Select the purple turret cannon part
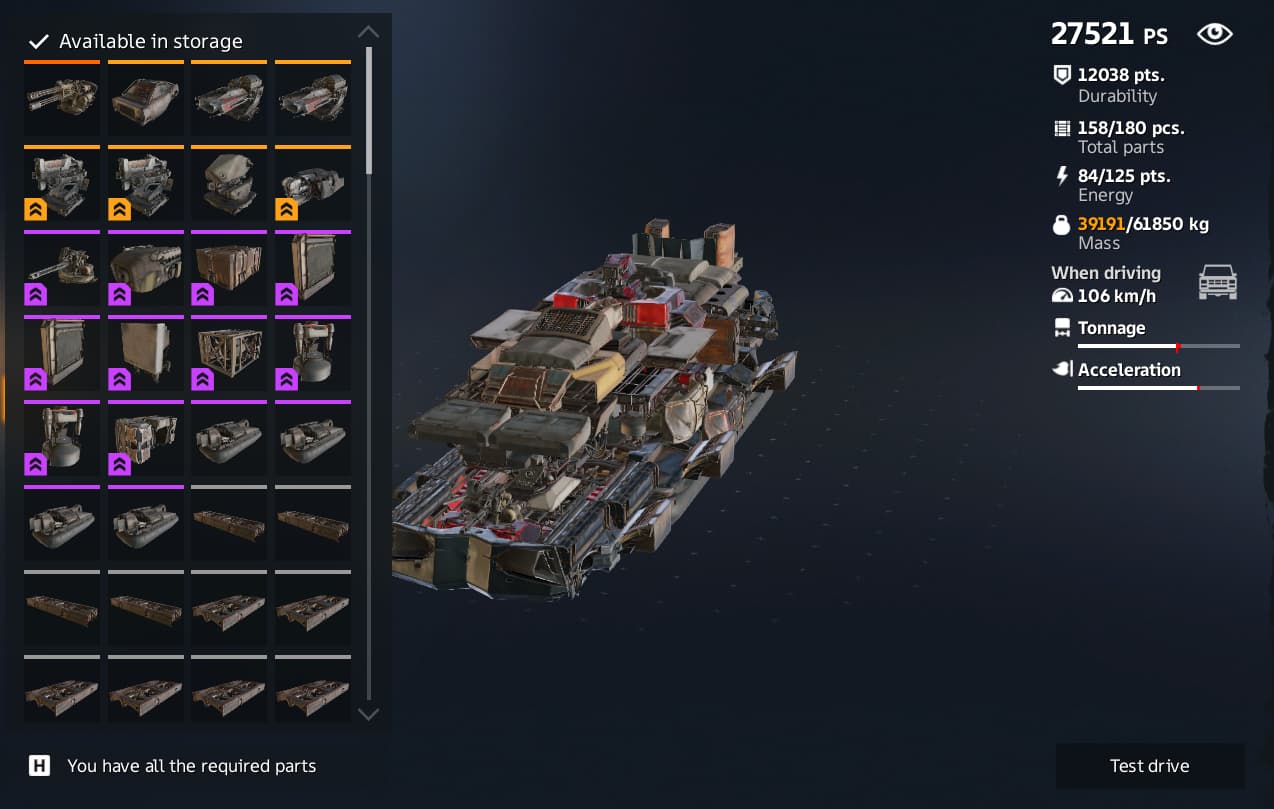 point(62,269)
